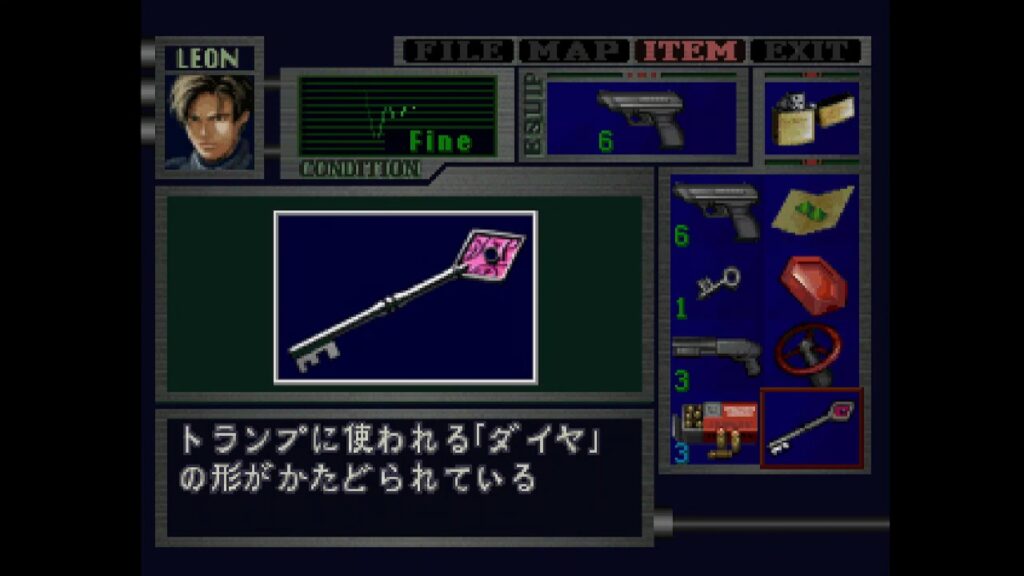Open the FILE tab
This screenshot has width=1024, height=576.
pos(456,50)
